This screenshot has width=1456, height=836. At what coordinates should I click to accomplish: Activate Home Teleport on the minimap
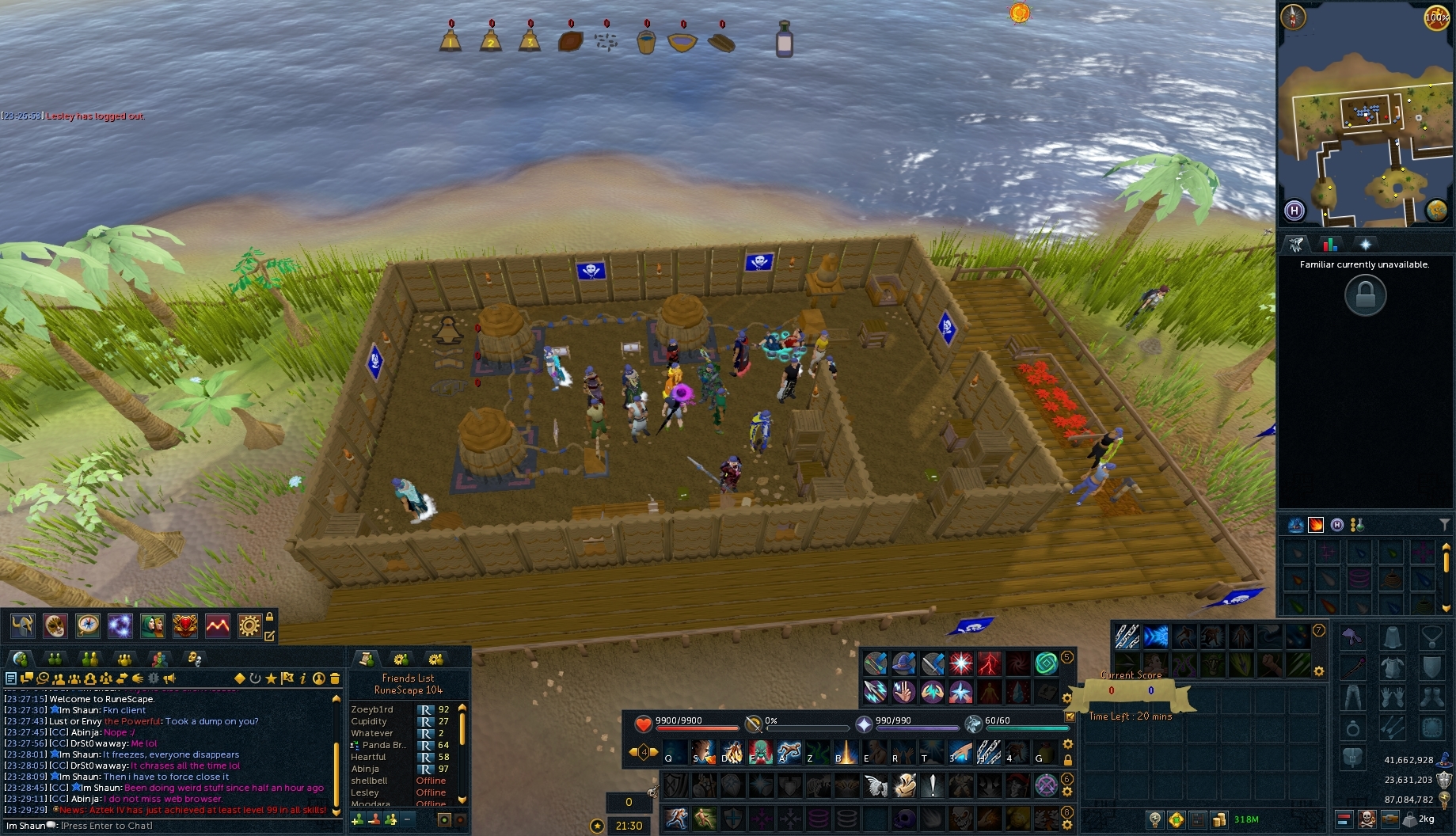(1294, 210)
